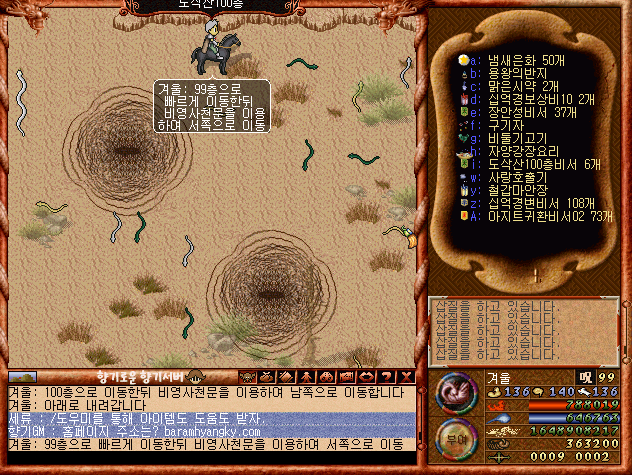Choose the 장안성비서 scroll
632x475 pixels.
coord(519,113)
